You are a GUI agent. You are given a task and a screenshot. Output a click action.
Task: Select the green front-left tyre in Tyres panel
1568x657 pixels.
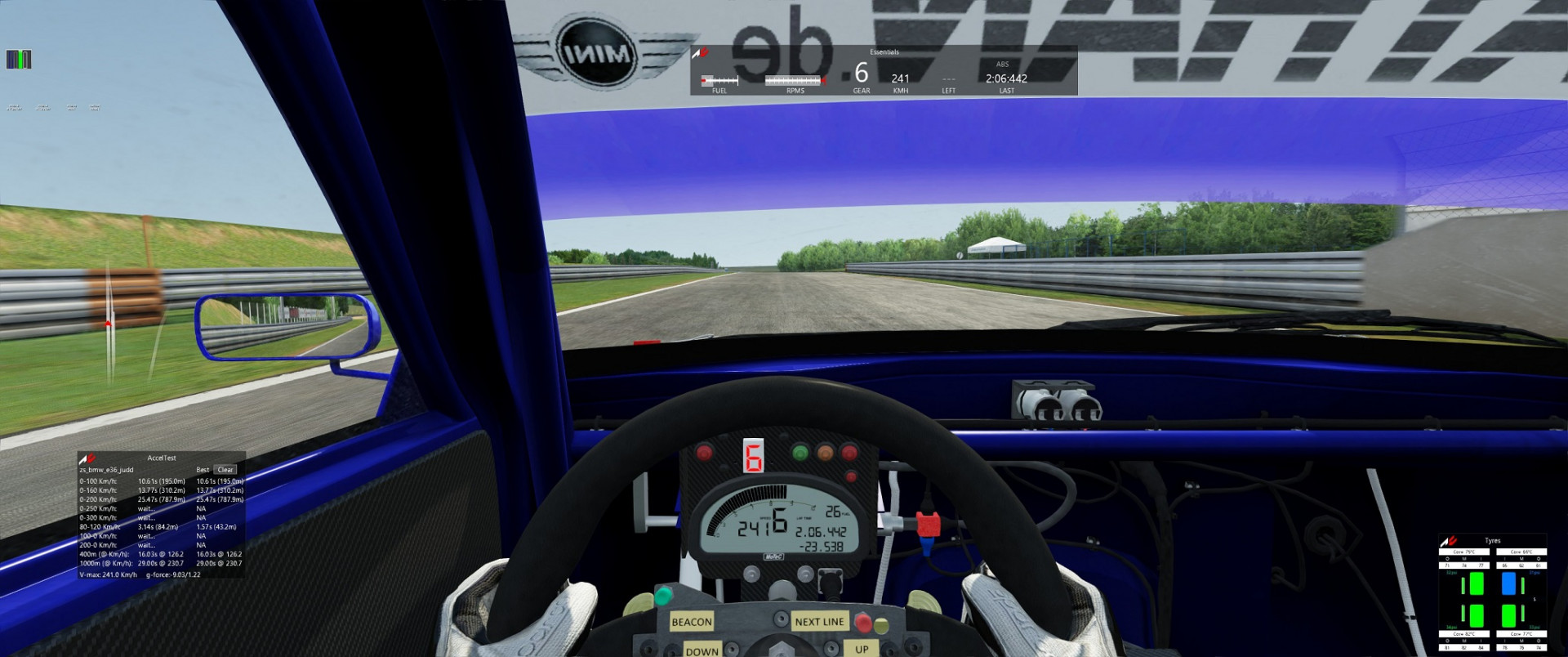tap(1477, 583)
